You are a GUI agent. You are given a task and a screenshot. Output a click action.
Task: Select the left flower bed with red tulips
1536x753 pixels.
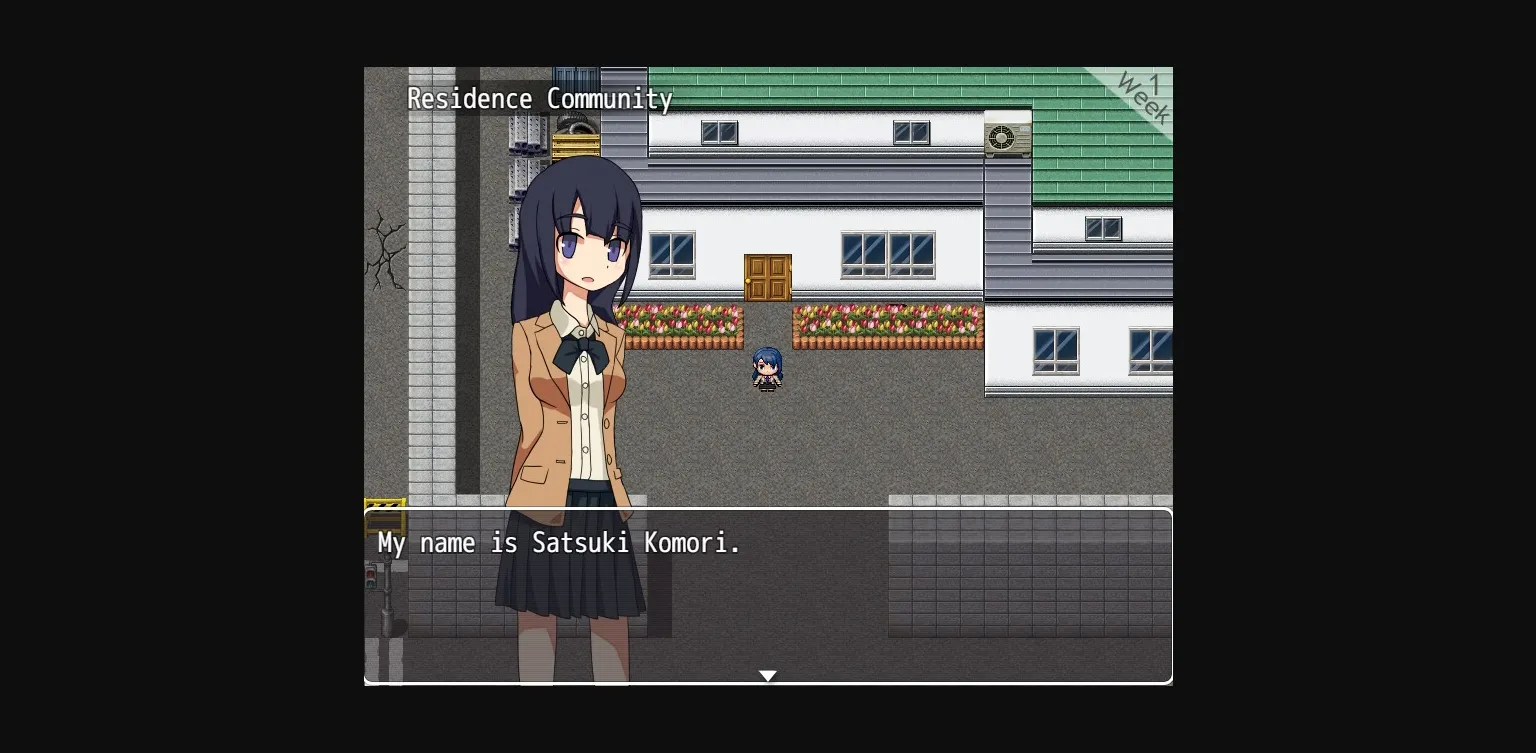pos(682,320)
